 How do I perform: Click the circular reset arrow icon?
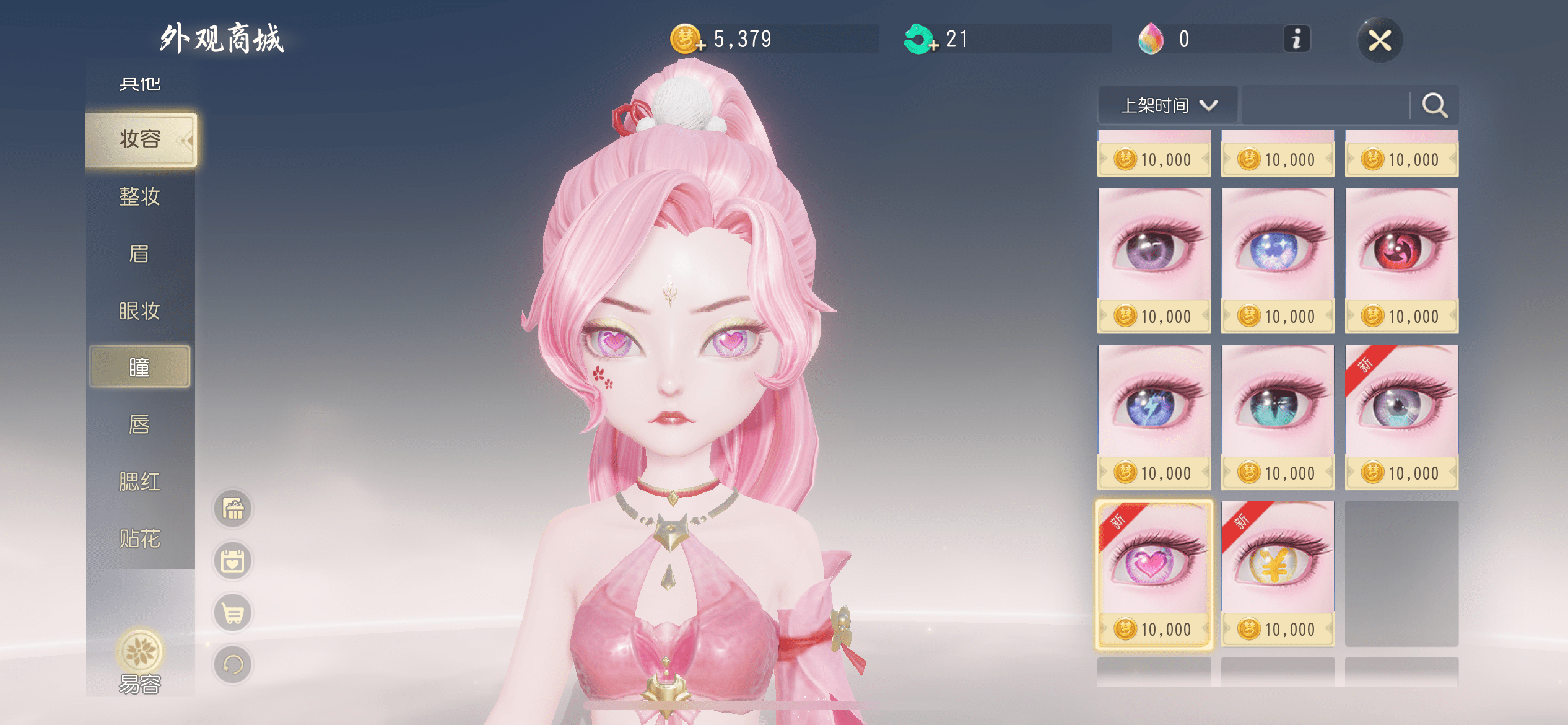click(x=233, y=665)
